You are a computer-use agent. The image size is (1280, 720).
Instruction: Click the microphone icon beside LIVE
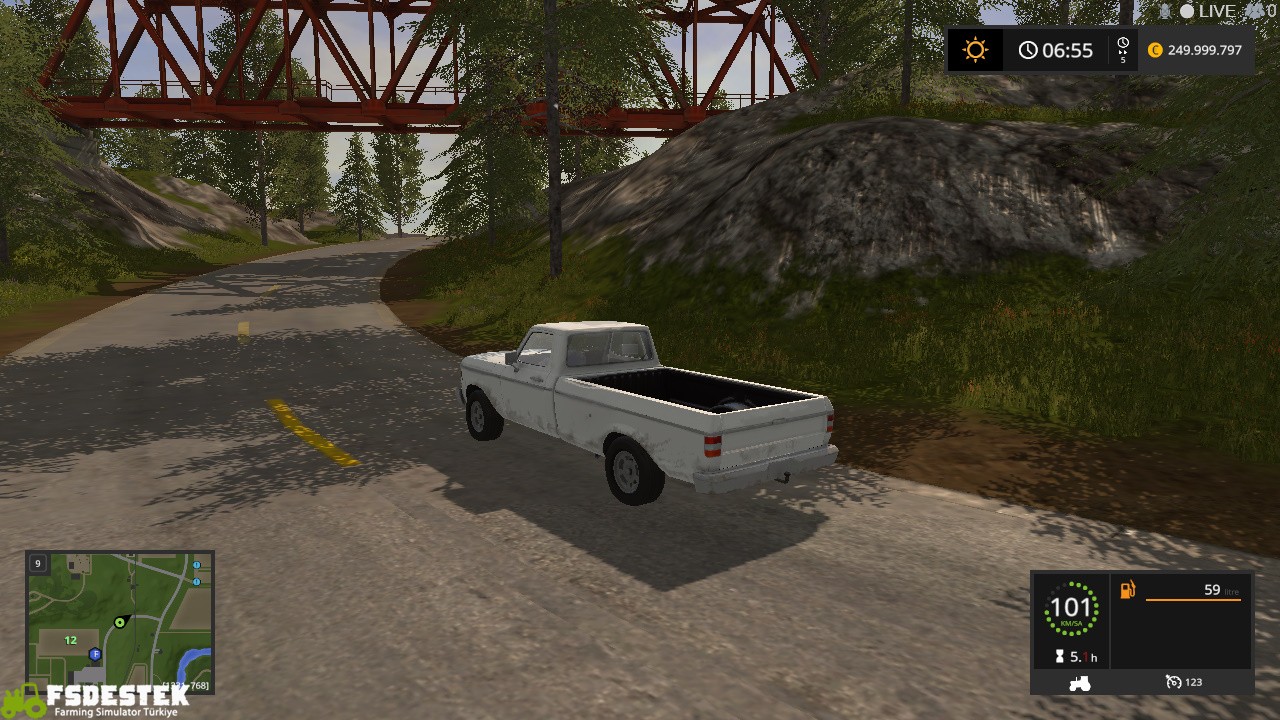point(1164,11)
